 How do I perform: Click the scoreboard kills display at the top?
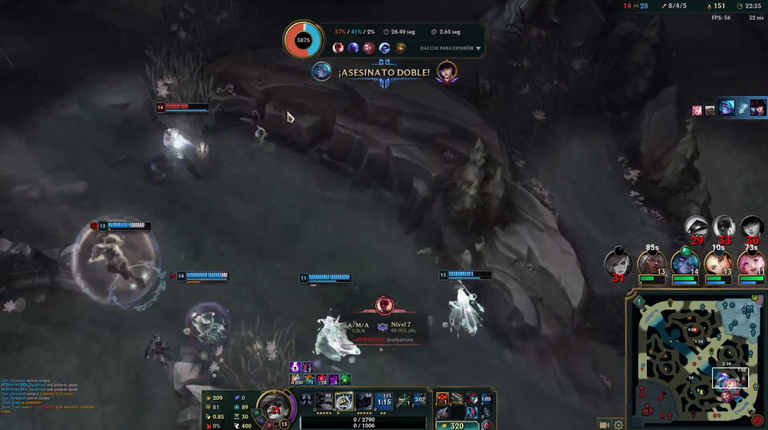pos(635,6)
